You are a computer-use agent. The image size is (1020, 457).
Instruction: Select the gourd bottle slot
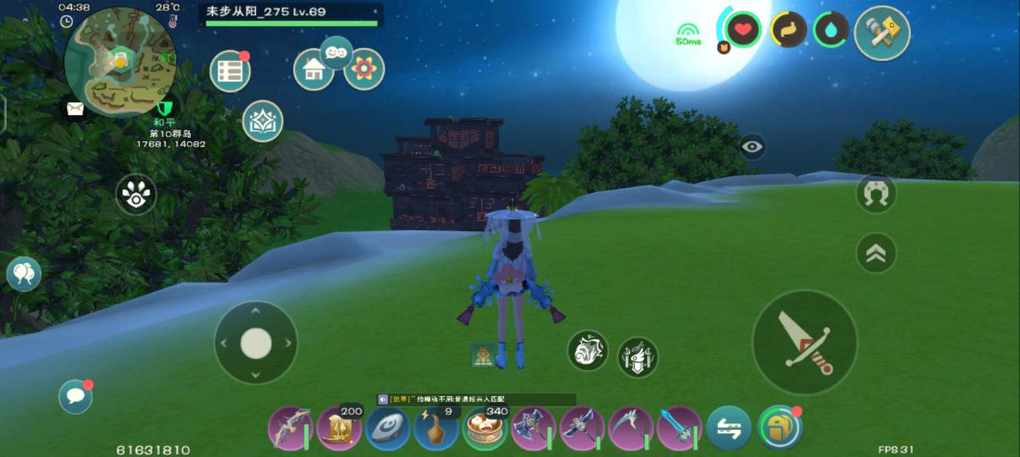point(436,429)
